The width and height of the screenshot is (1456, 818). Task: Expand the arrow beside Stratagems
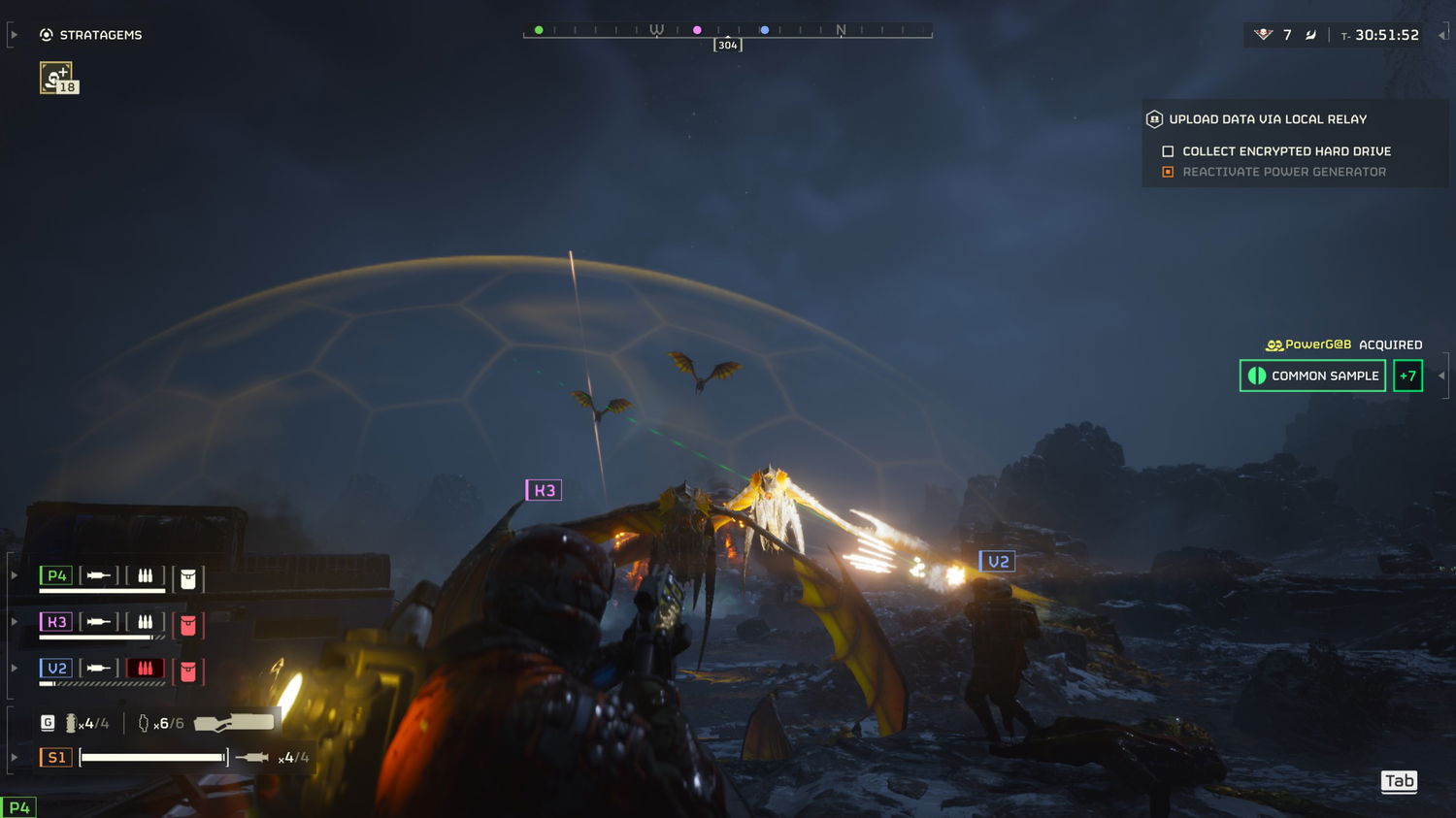click(x=14, y=35)
